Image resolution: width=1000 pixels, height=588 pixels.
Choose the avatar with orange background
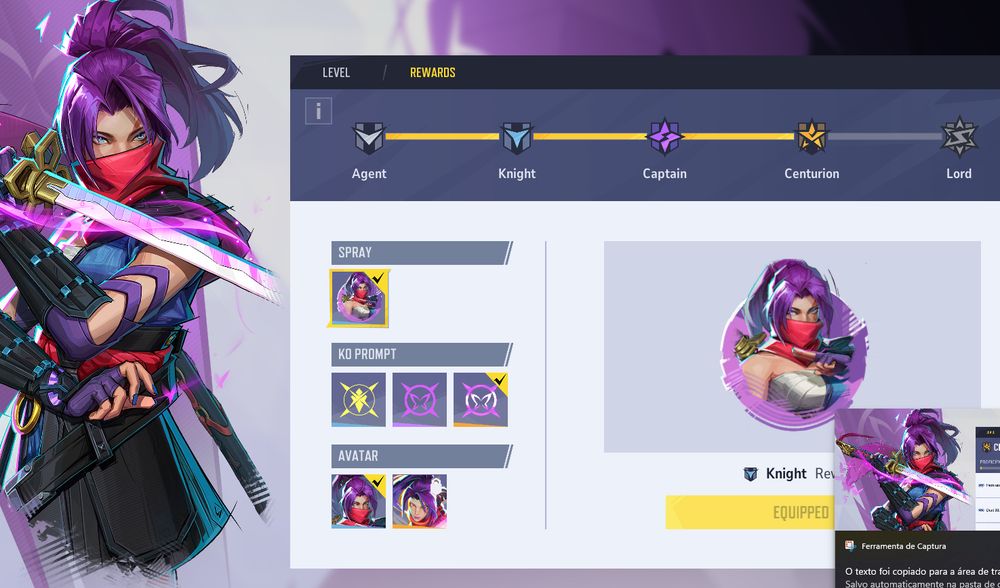tap(419, 501)
